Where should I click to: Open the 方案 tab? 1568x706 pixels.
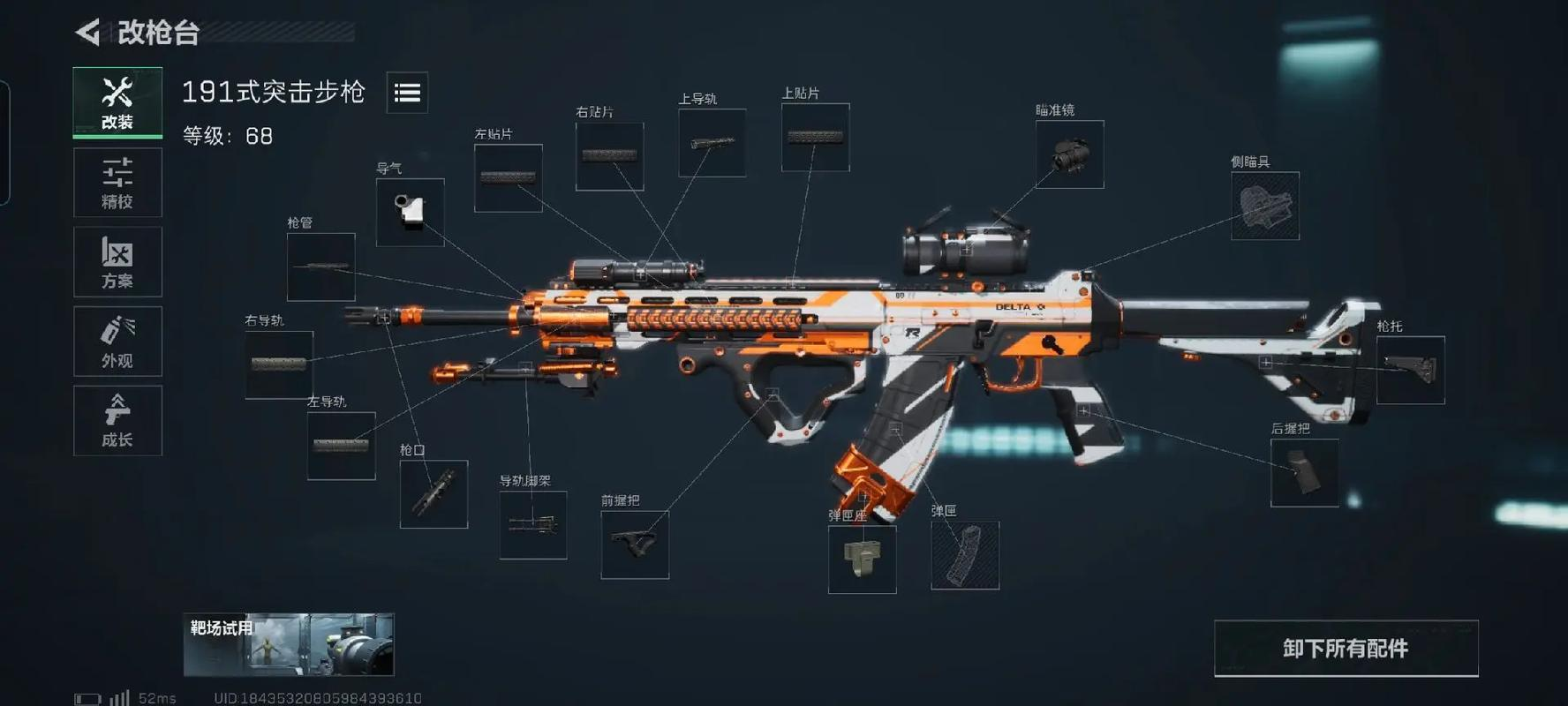117,262
